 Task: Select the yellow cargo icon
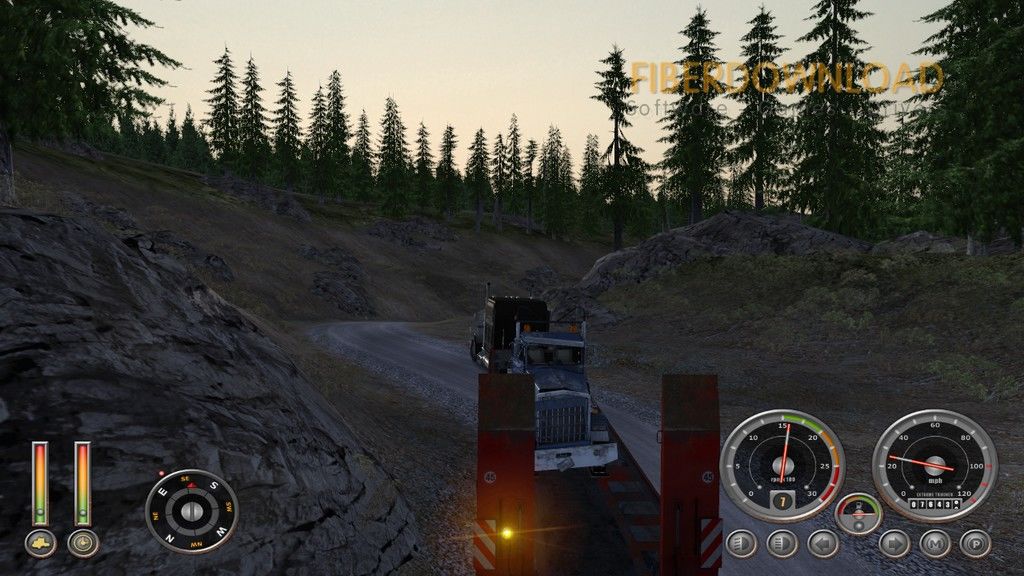coord(40,543)
